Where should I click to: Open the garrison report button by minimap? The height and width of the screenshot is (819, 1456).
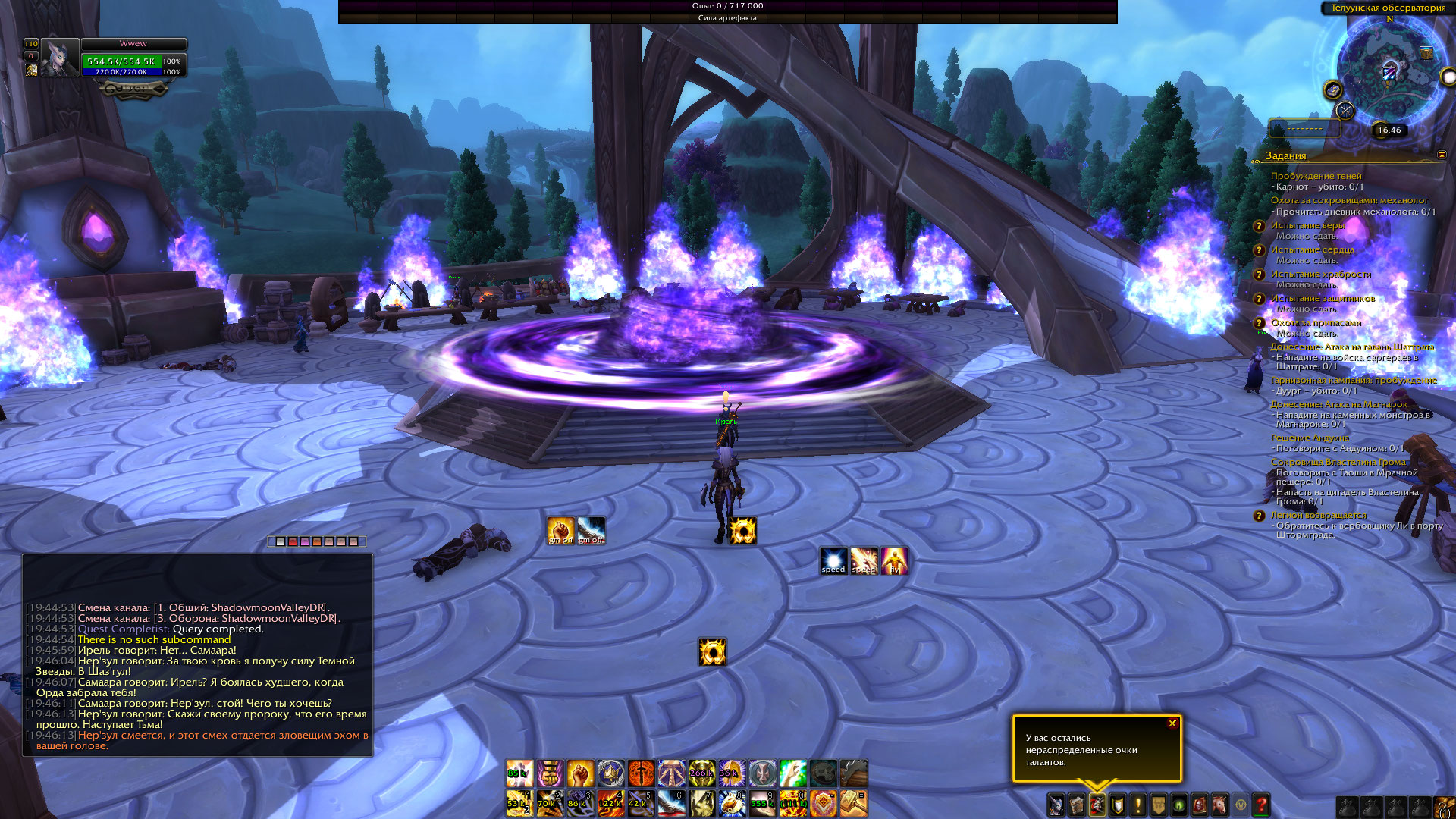click(x=1332, y=90)
